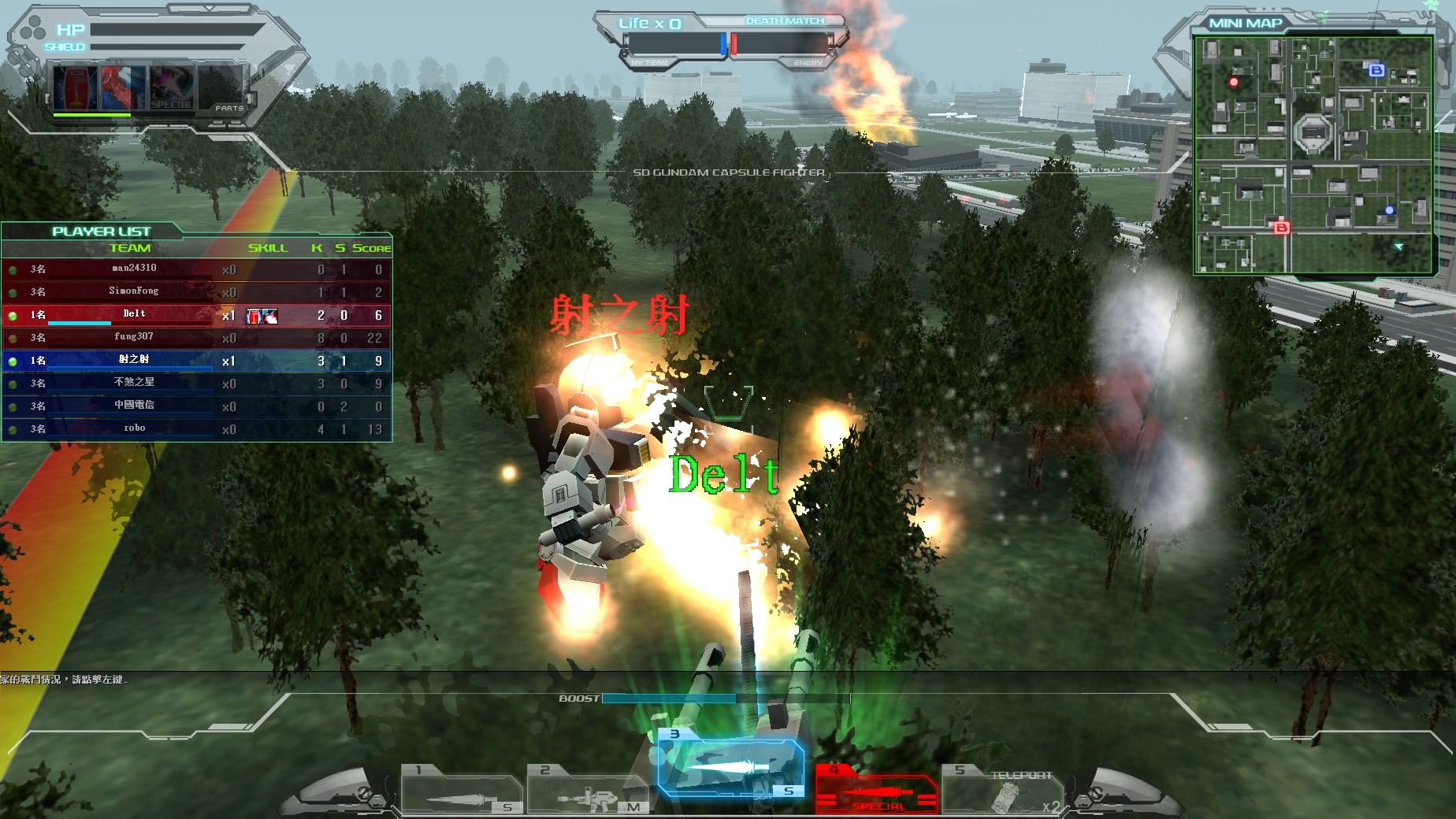Open the PARTS section of the HUD

pos(228,108)
